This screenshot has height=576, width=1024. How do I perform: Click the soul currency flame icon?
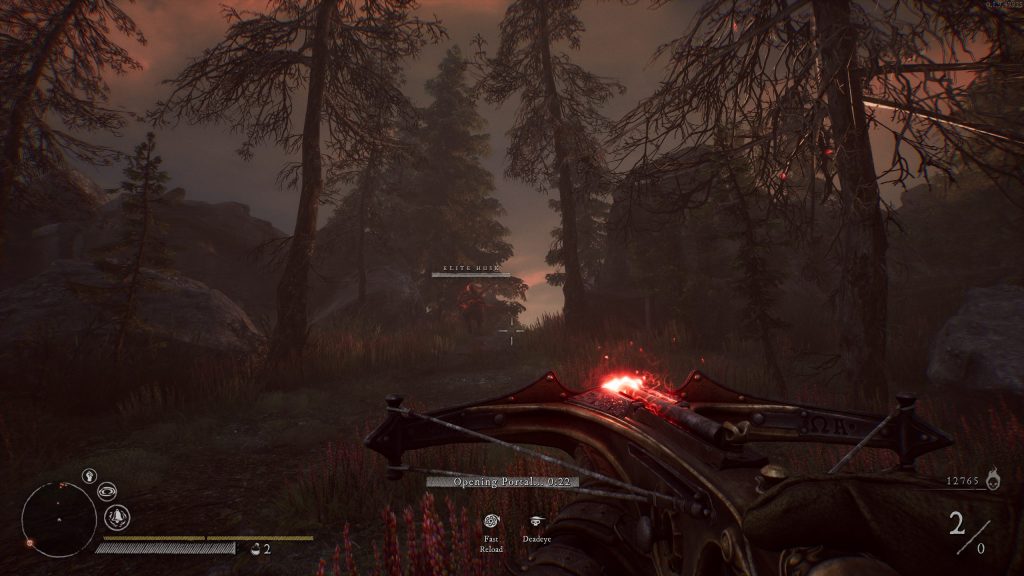click(993, 482)
